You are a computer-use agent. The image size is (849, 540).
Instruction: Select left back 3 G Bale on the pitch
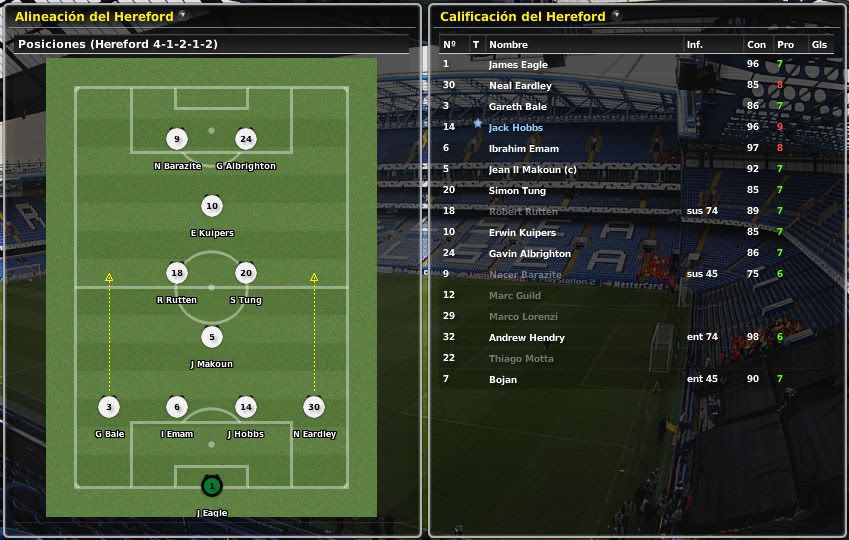point(109,407)
